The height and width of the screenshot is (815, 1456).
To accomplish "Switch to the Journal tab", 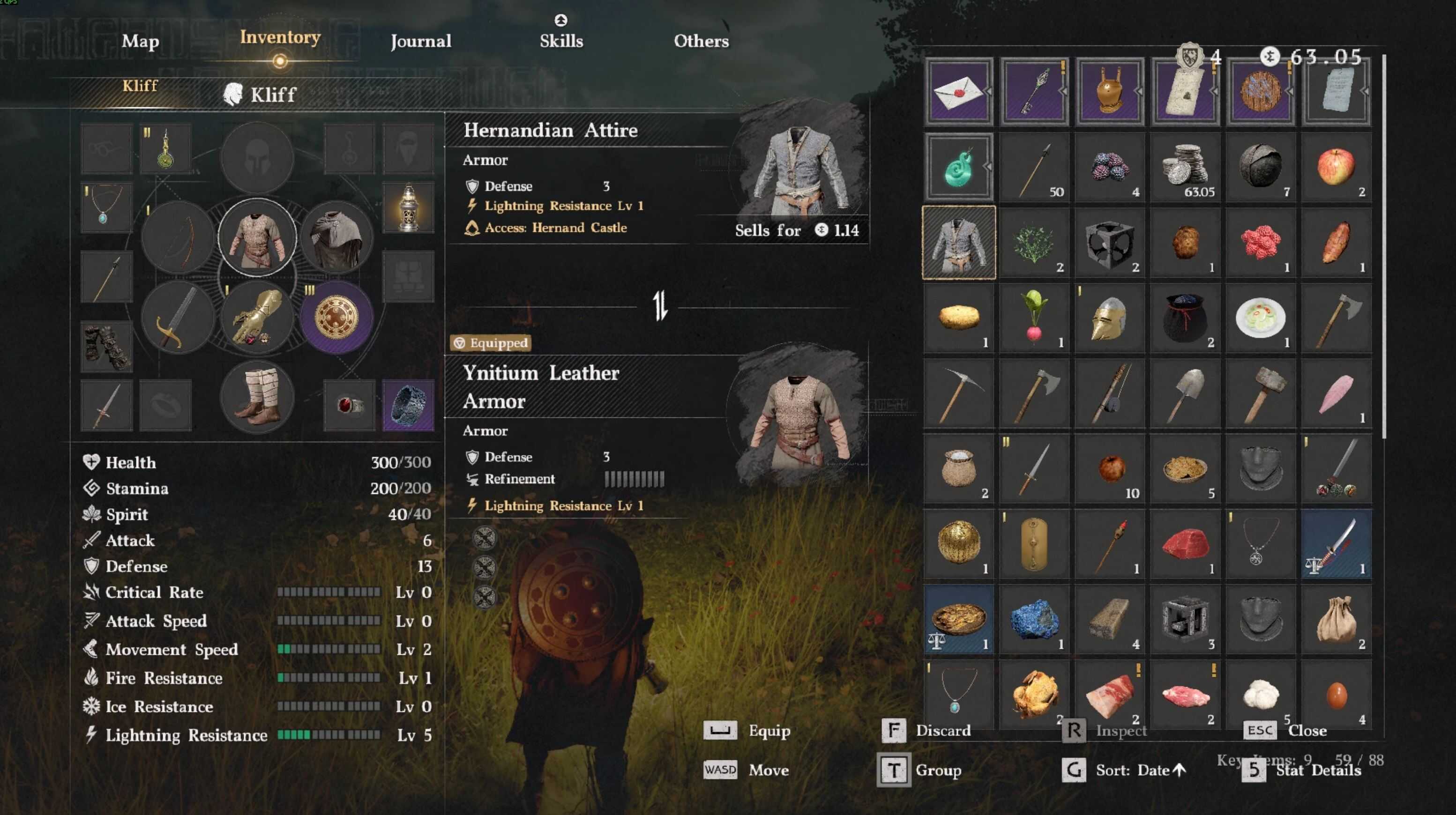I will 420,41.
